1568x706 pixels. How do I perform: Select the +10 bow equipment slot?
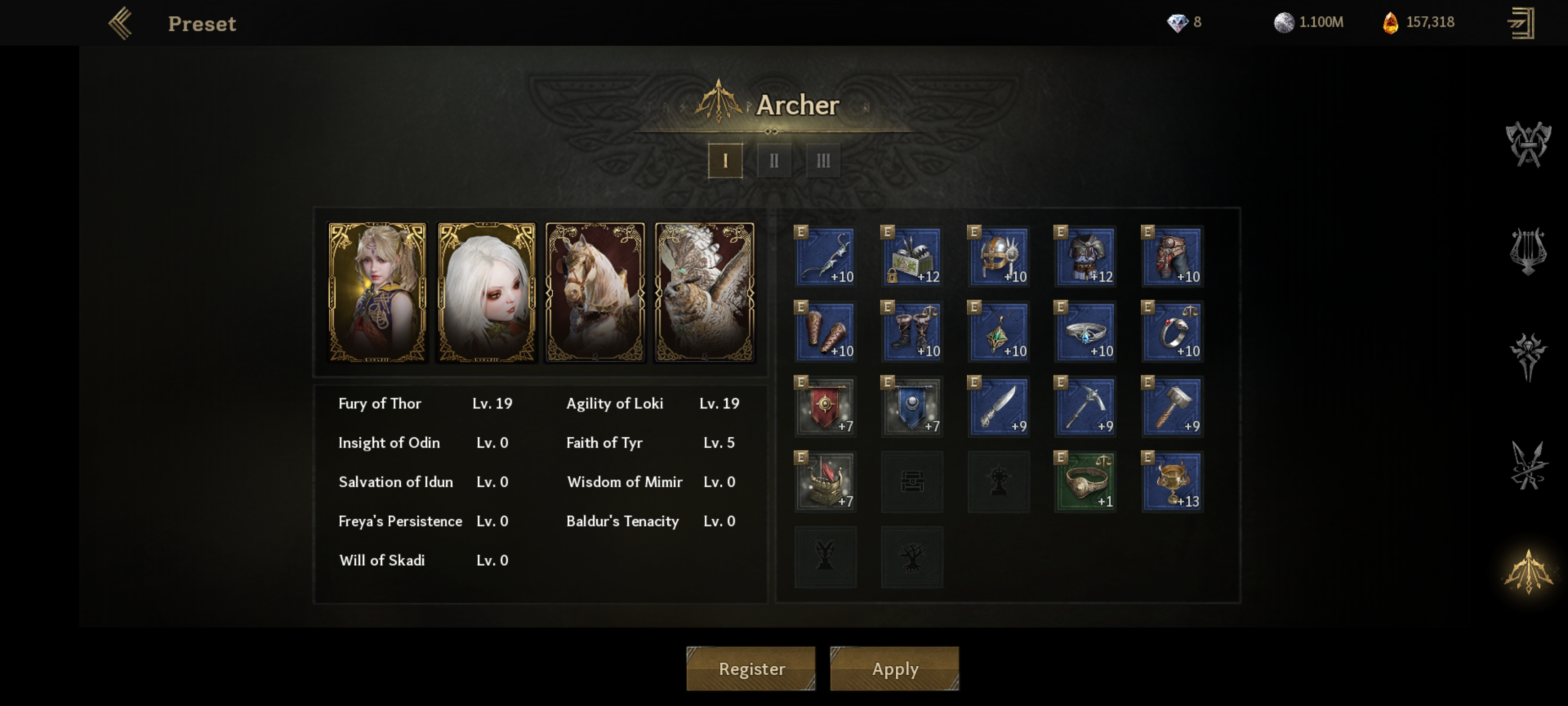pos(825,256)
